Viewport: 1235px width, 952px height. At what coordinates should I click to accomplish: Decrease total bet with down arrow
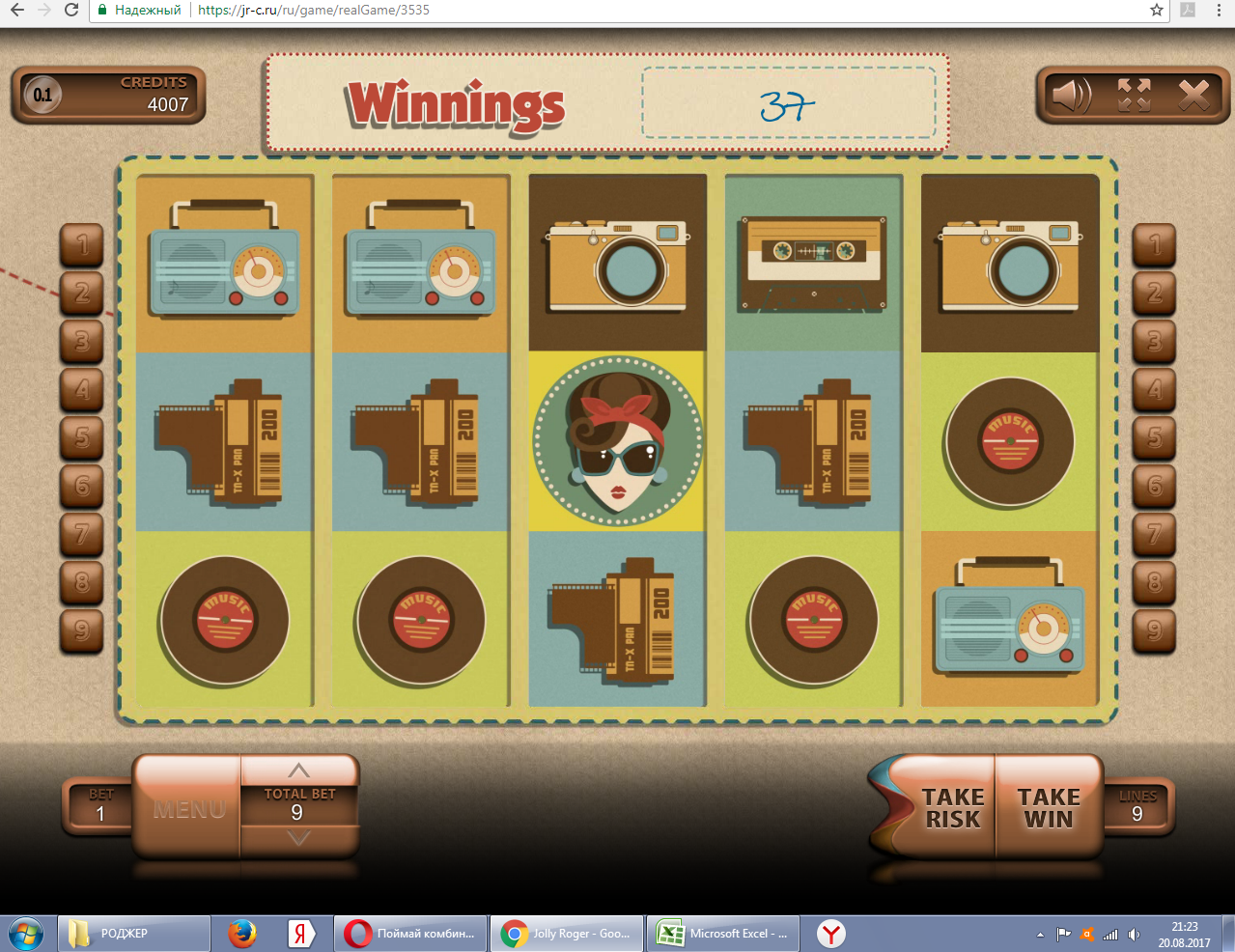click(298, 839)
